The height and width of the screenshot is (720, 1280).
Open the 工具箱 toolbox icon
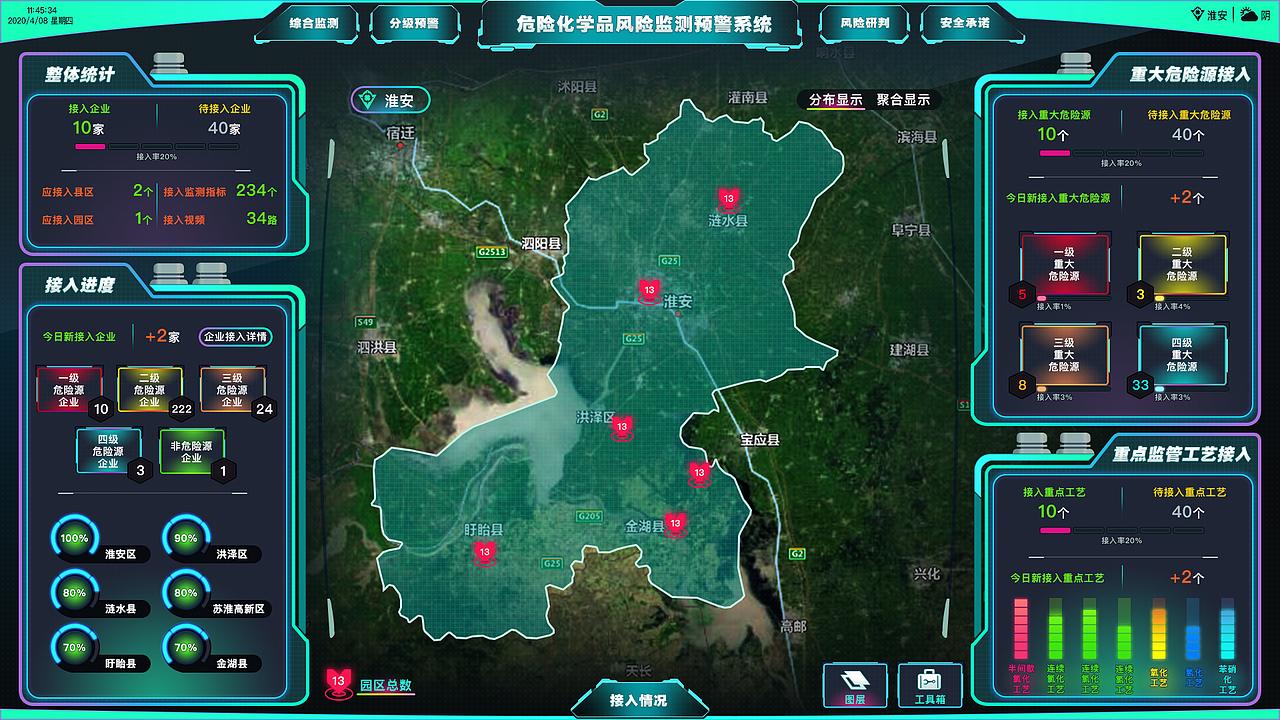pyautogui.click(x=930, y=684)
